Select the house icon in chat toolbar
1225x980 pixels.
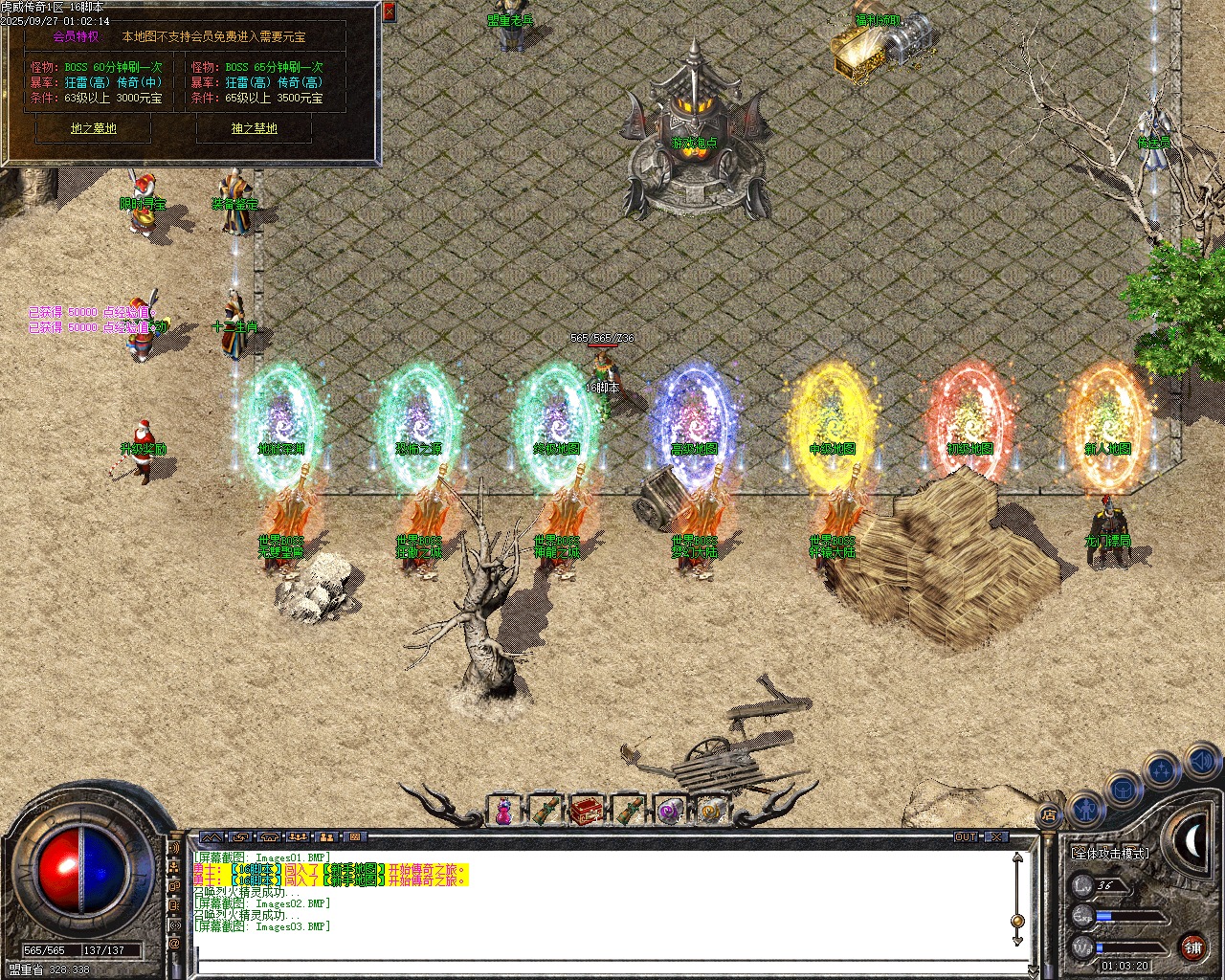pyautogui.click(x=269, y=838)
